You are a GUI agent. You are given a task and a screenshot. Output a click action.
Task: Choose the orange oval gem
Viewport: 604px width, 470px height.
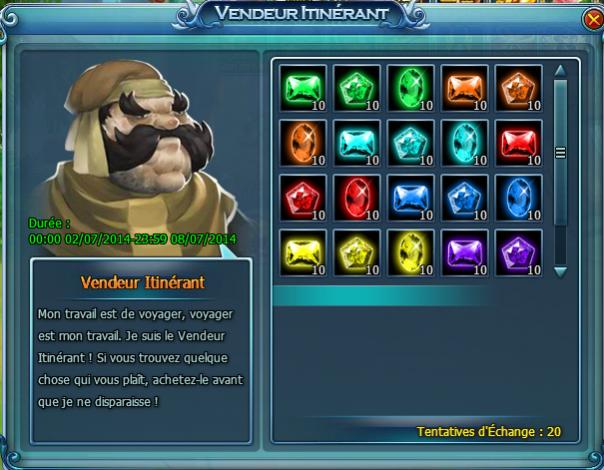[299, 142]
